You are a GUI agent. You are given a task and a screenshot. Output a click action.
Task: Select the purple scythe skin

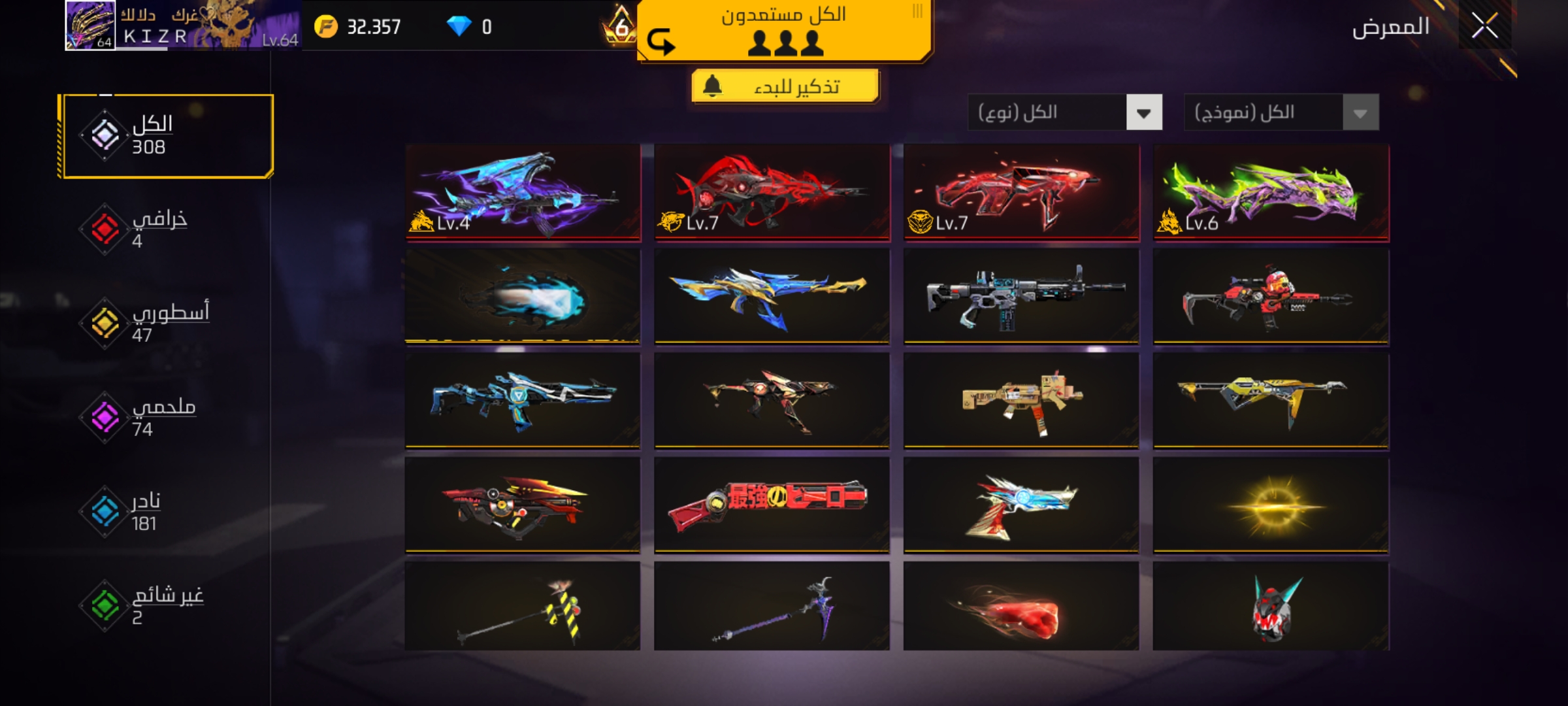[x=772, y=606]
